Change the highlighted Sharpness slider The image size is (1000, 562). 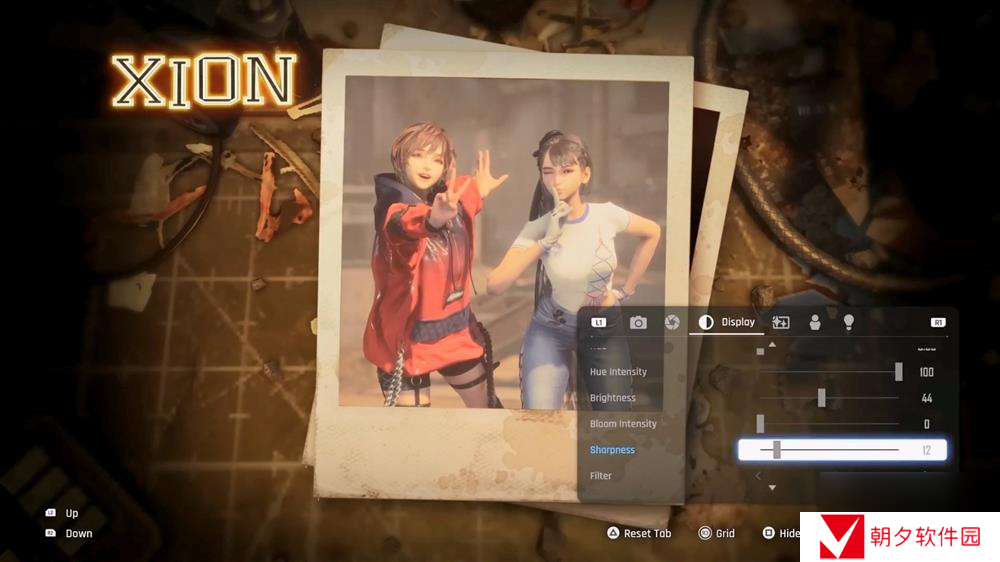tap(777, 450)
